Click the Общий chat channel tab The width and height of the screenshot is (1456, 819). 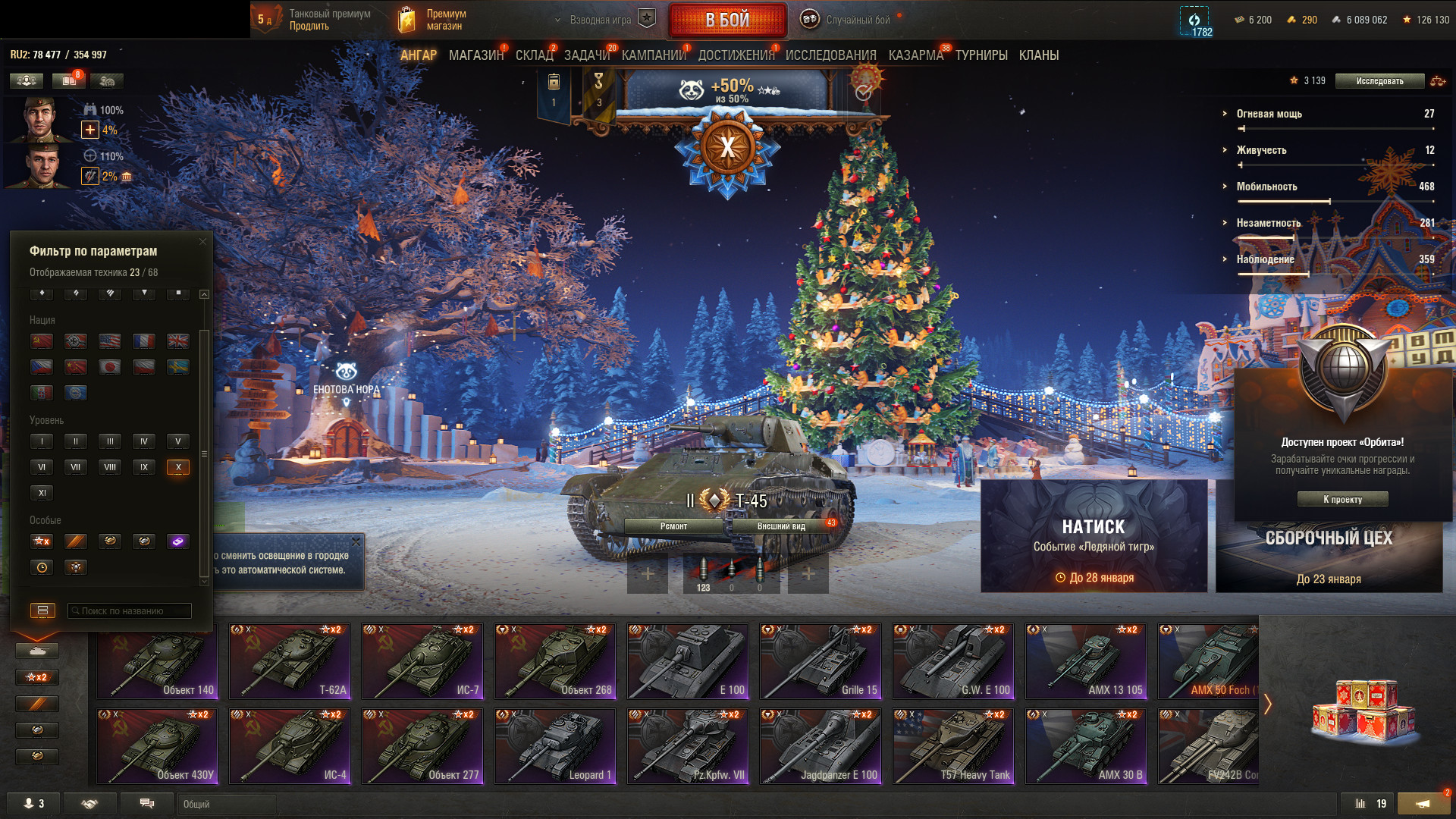226,804
